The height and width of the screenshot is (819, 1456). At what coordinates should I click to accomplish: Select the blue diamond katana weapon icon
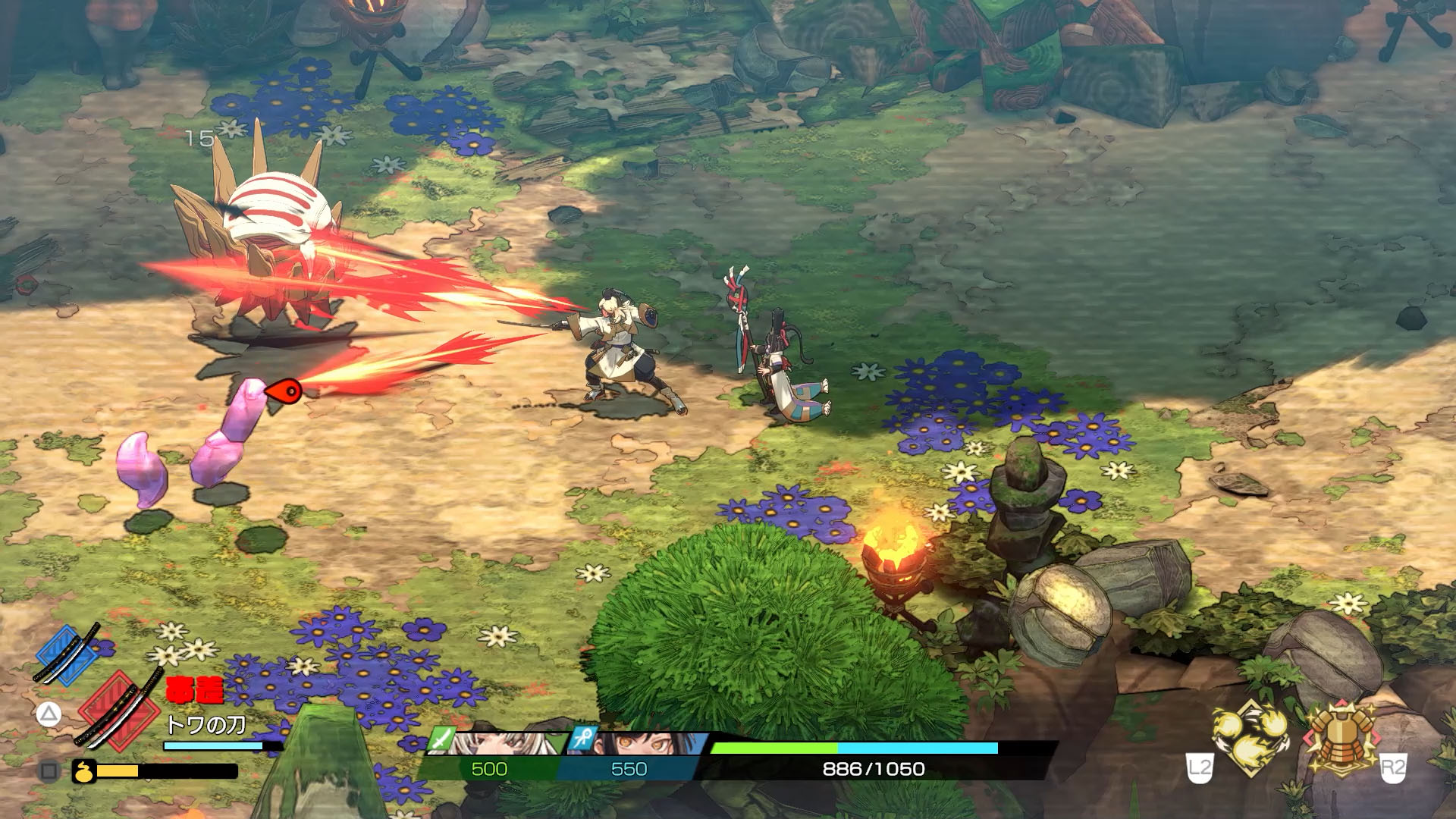67,654
